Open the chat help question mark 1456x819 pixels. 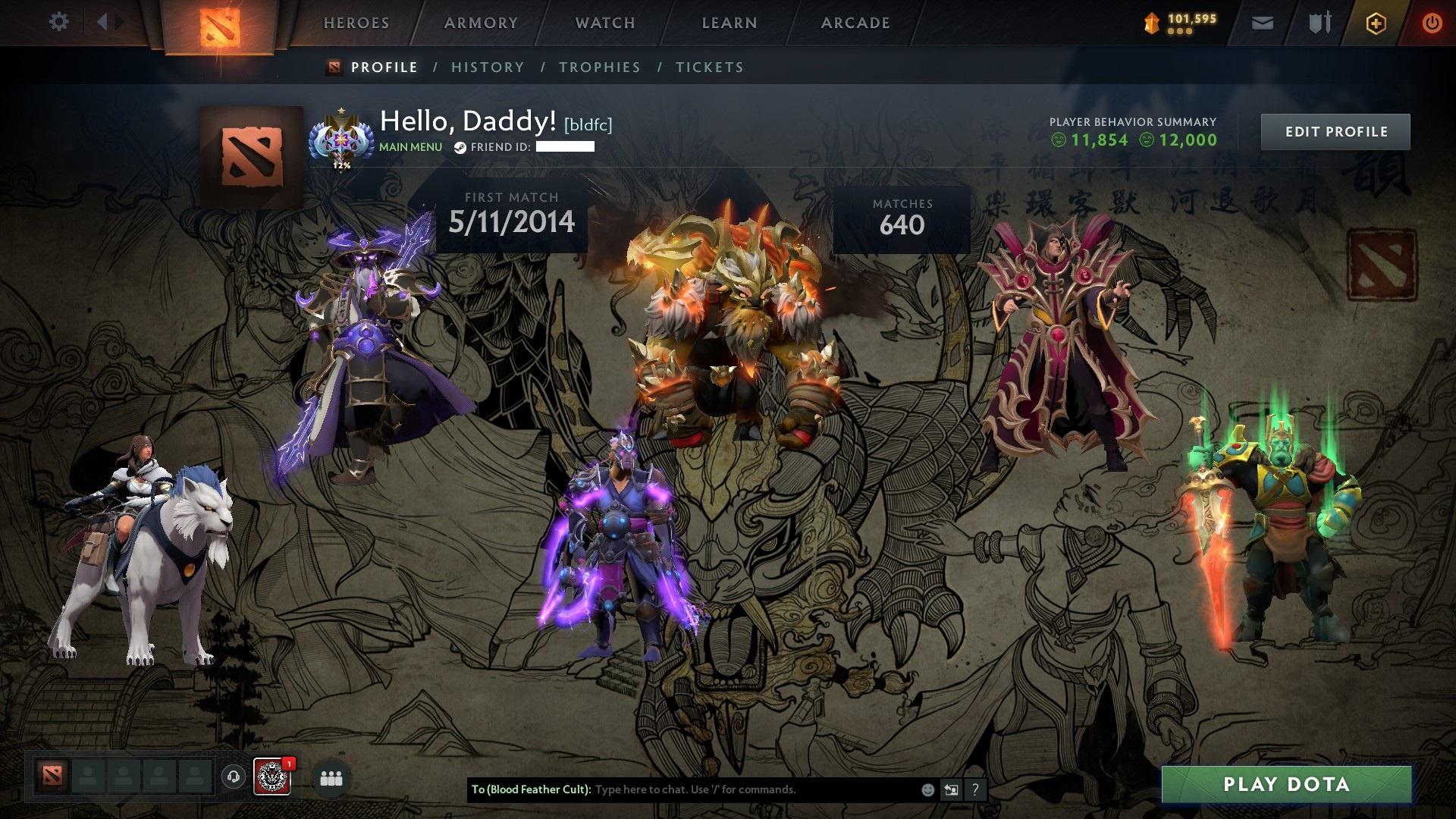coord(975,789)
